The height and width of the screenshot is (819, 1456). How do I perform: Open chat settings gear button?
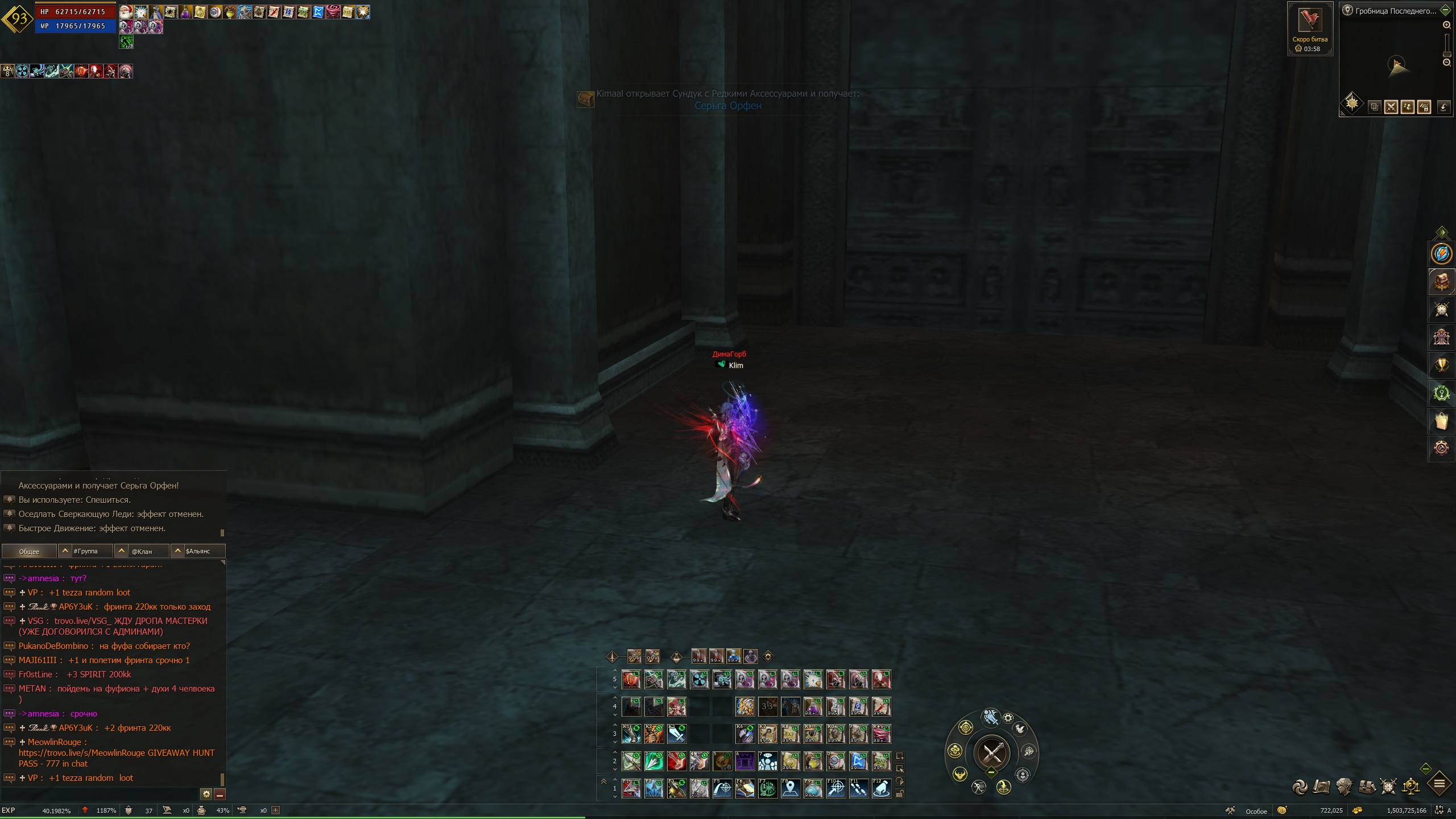[206, 794]
